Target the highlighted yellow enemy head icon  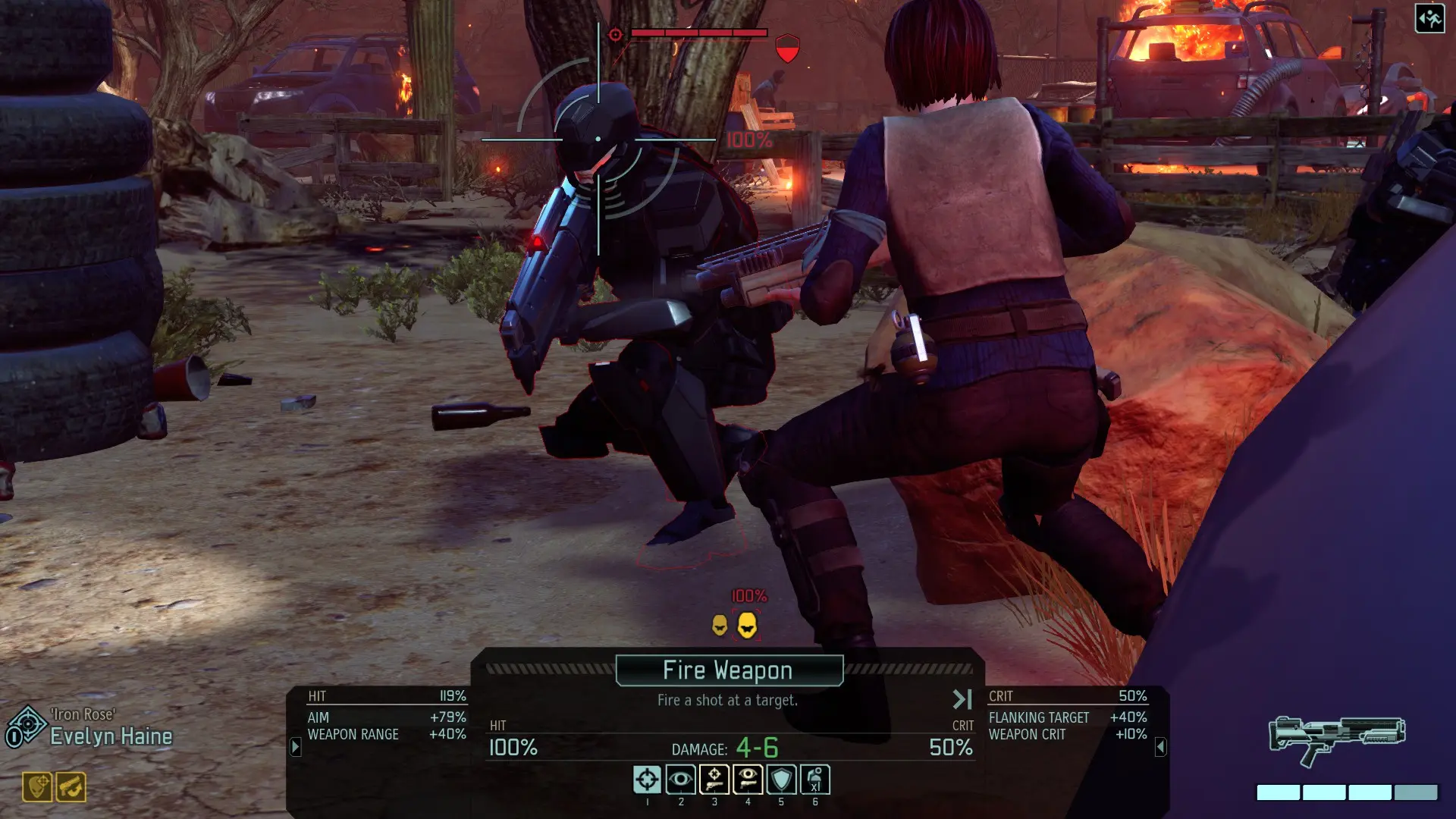[x=747, y=626]
